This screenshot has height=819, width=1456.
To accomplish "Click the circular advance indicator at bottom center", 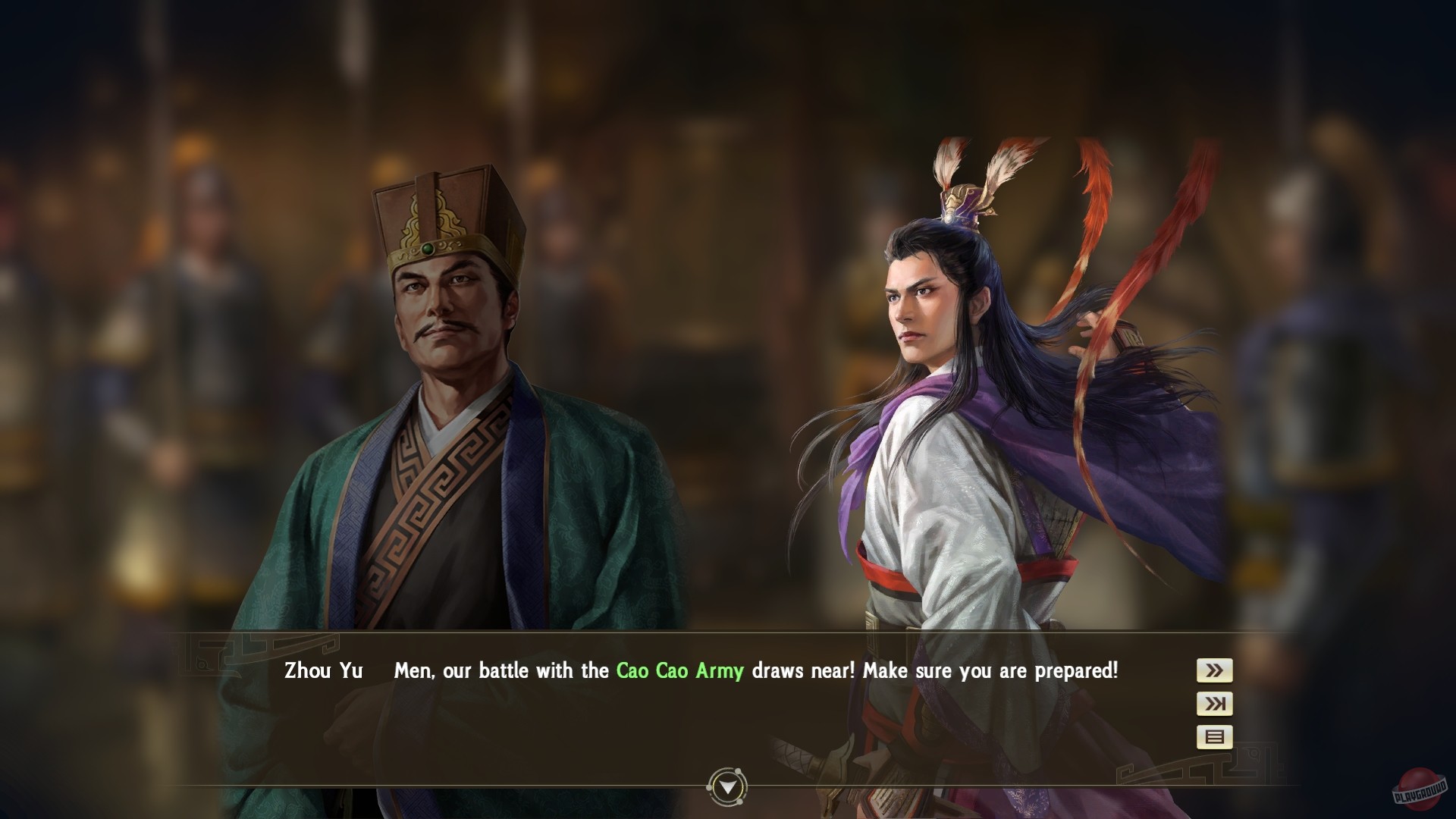I will coord(726,786).
